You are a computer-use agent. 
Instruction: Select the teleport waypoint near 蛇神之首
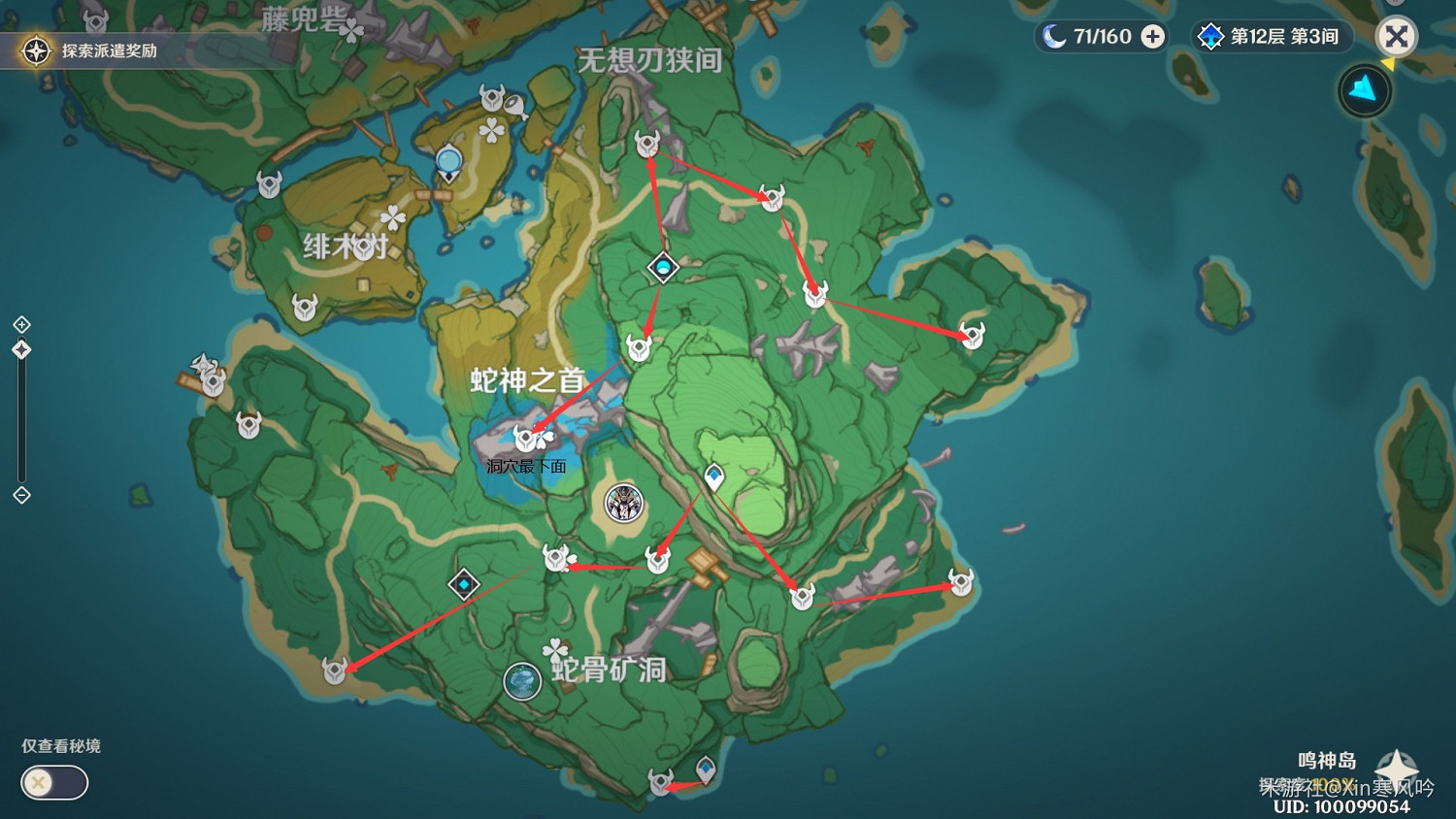663,268
